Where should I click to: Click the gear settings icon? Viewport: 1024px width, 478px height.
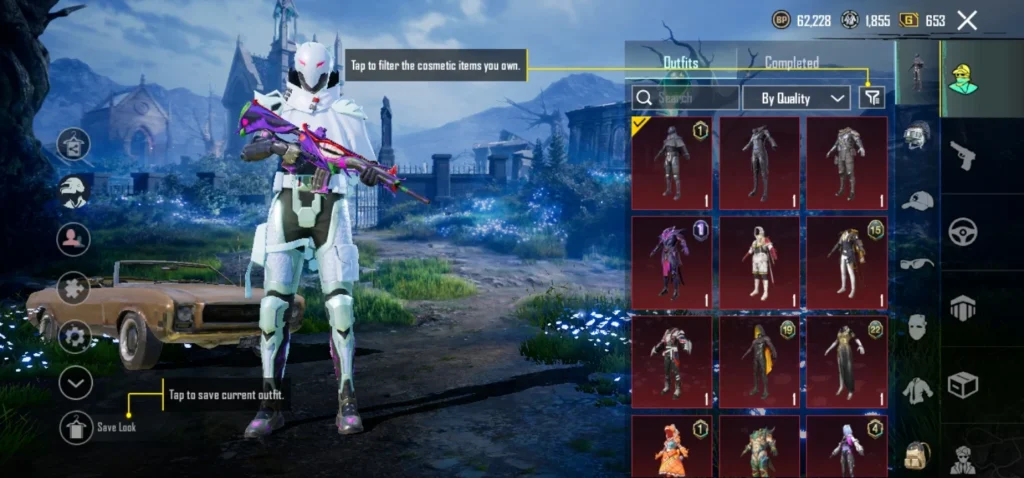[75, 335]
